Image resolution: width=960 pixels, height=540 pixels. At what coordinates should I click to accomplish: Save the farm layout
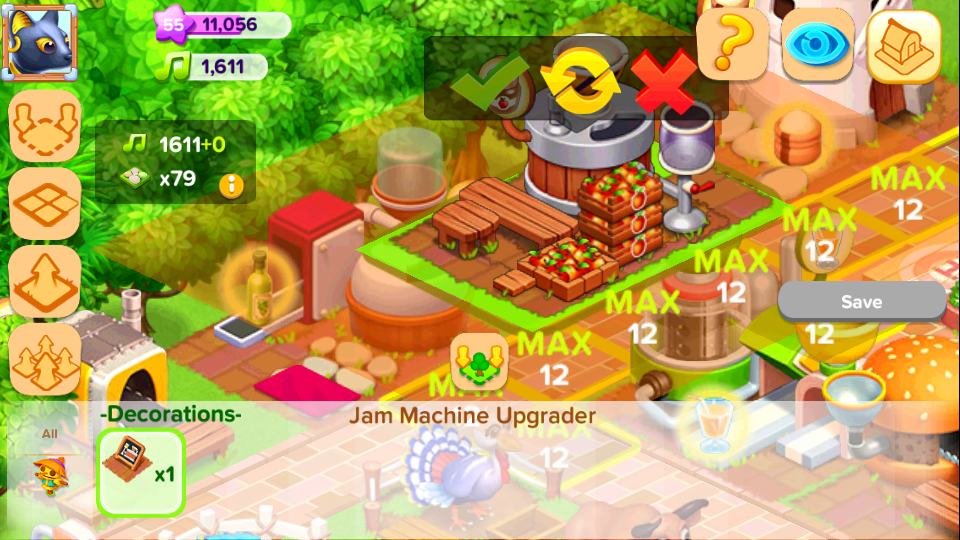tap(861, 302)
